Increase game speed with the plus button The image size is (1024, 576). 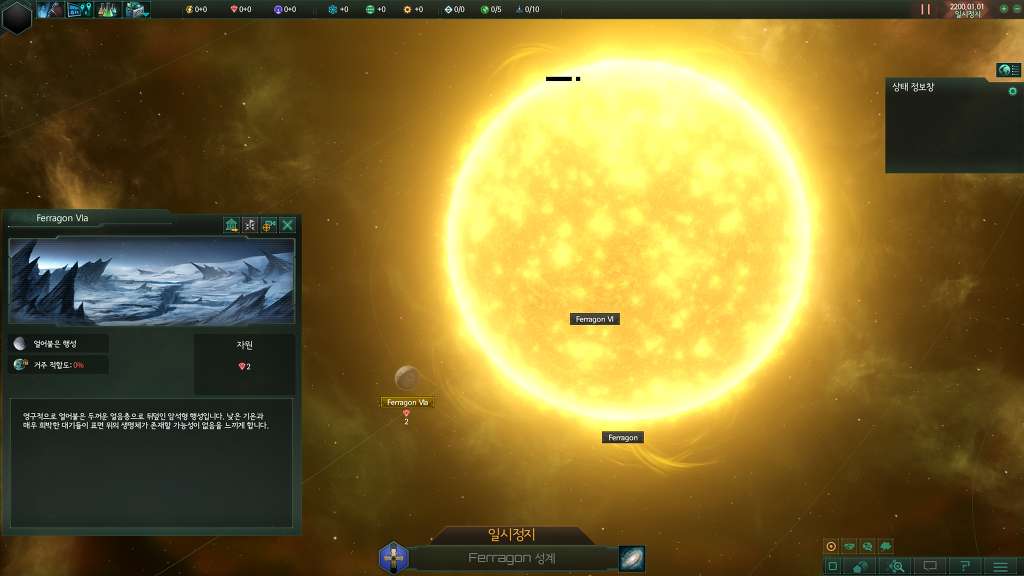(1003, 9)
